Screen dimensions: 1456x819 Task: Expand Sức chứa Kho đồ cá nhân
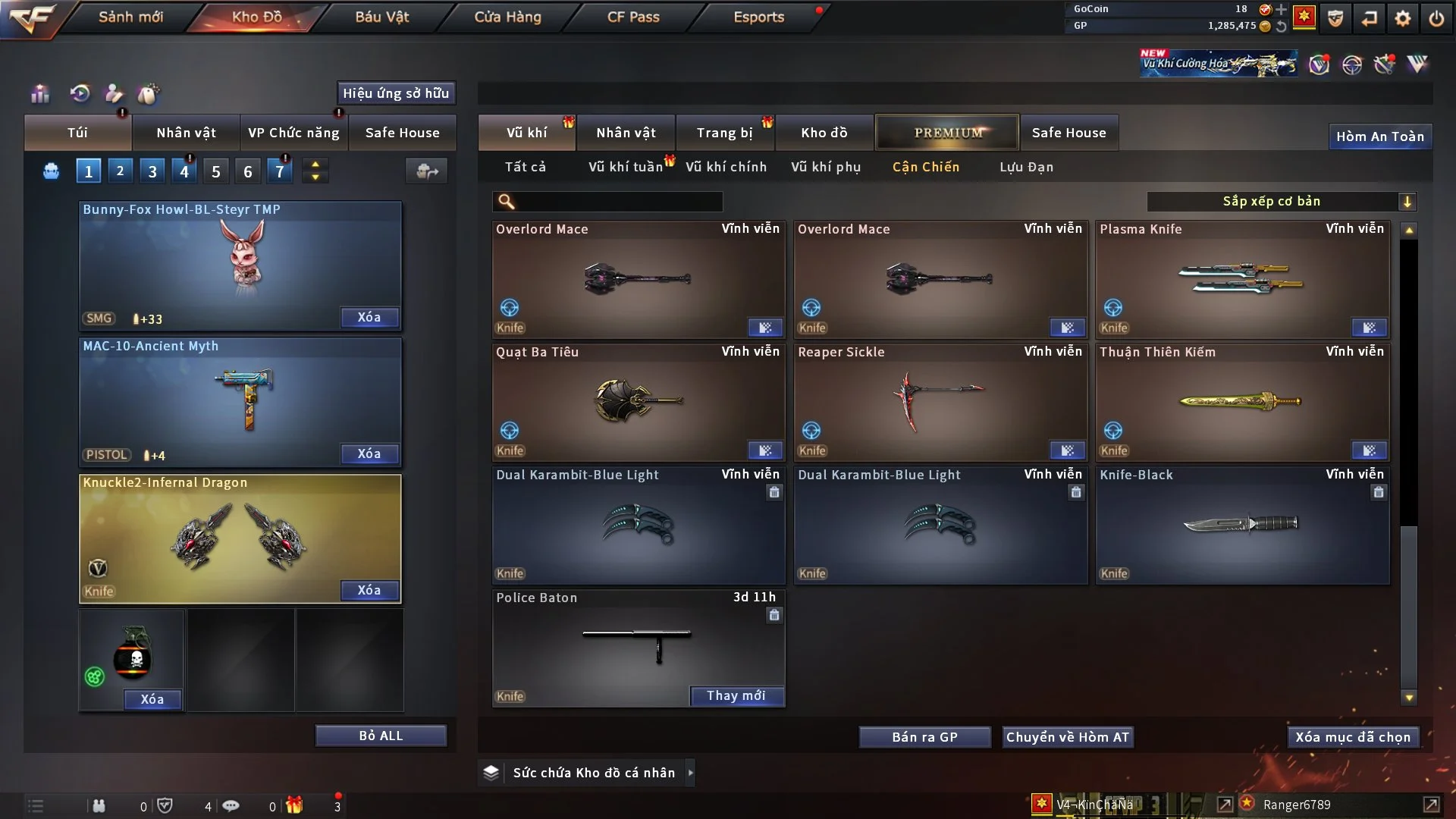pos(690,773)
